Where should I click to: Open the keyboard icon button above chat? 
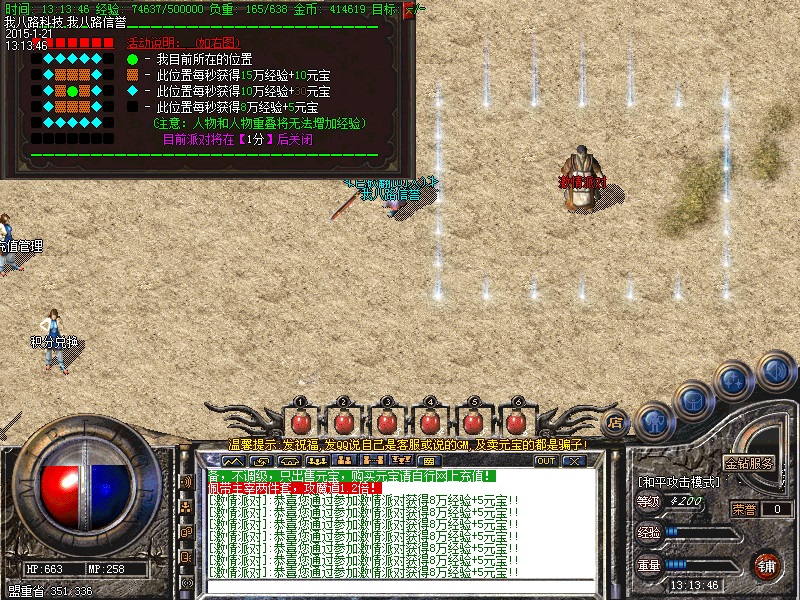pos(427,461)
